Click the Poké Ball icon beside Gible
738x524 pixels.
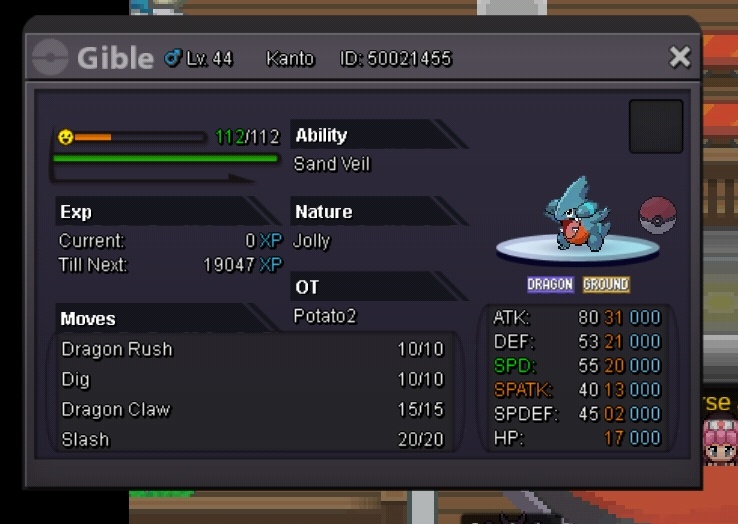pos(658,215)
